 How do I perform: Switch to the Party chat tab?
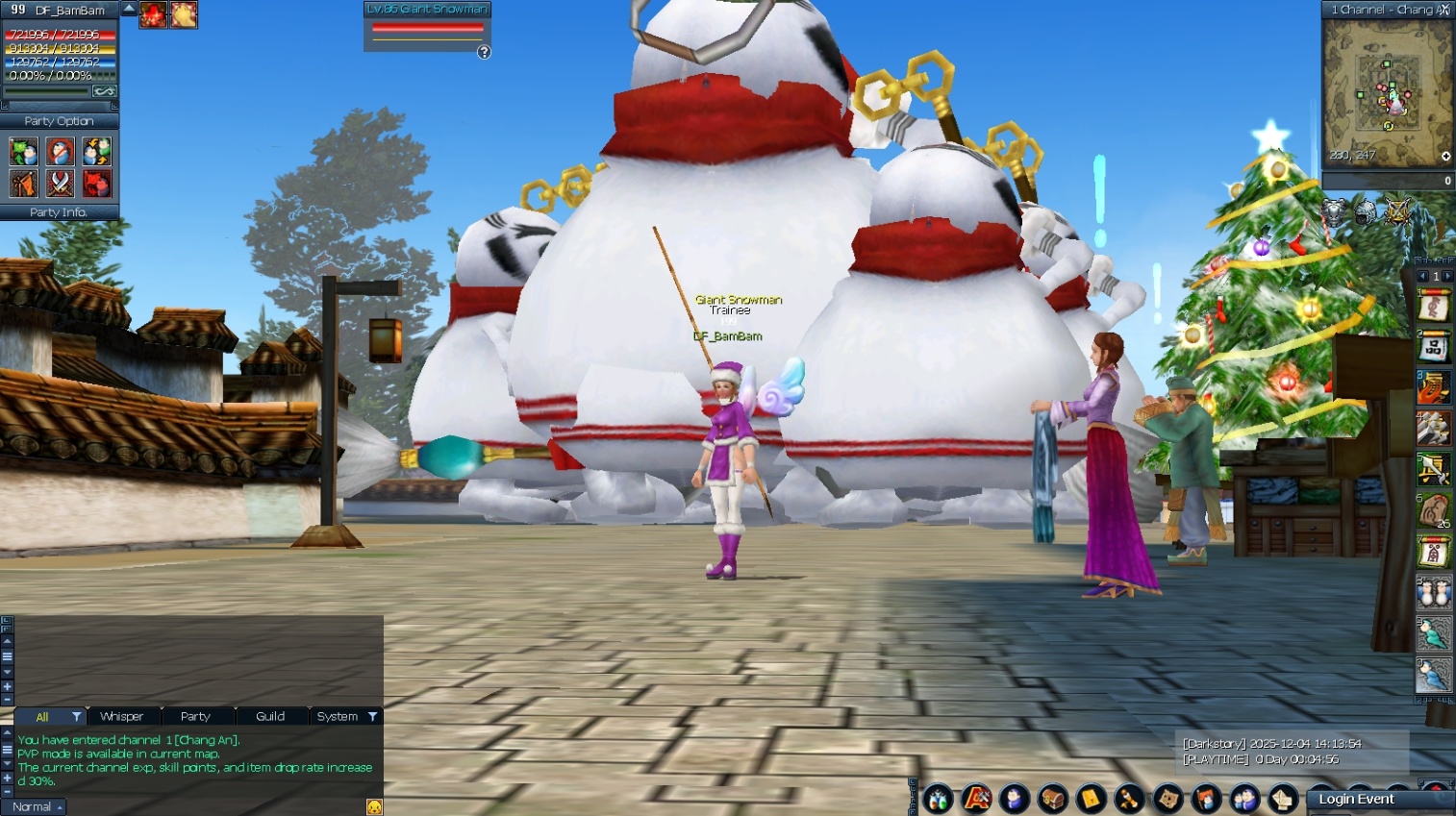[x=195, y=716]
